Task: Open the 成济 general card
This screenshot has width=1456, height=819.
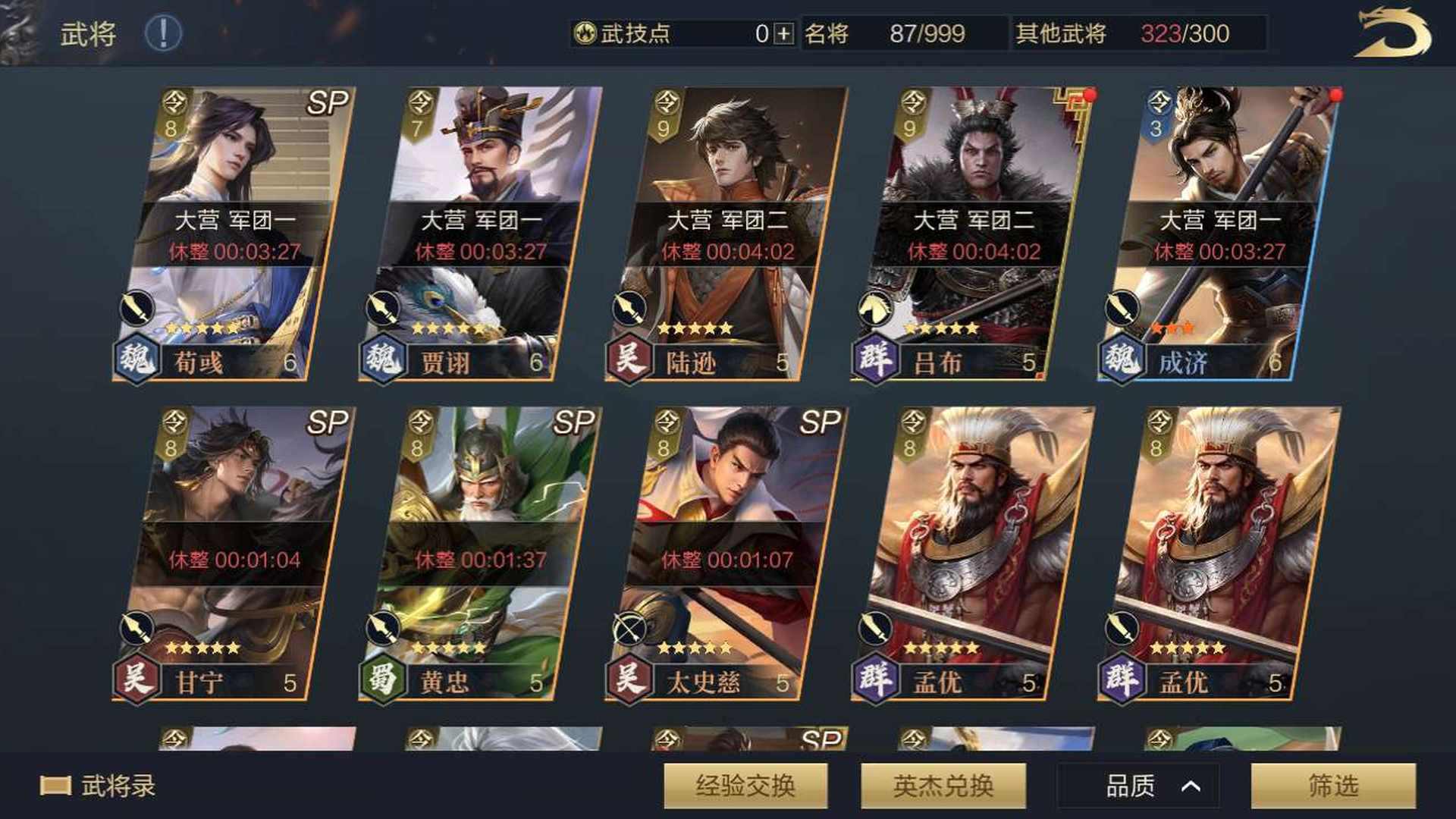Action: [1219, 235]
